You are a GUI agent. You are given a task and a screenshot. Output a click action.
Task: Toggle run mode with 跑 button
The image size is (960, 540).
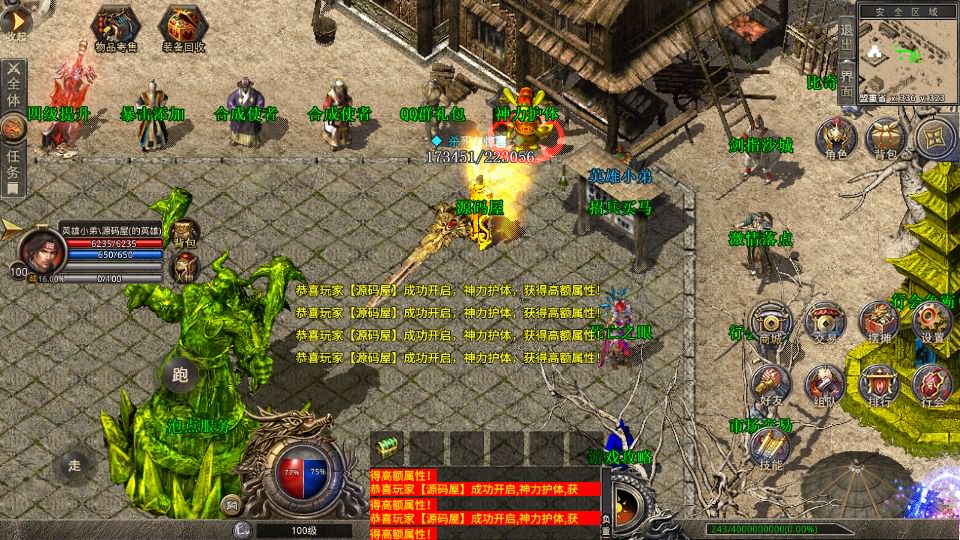point(180,375)
